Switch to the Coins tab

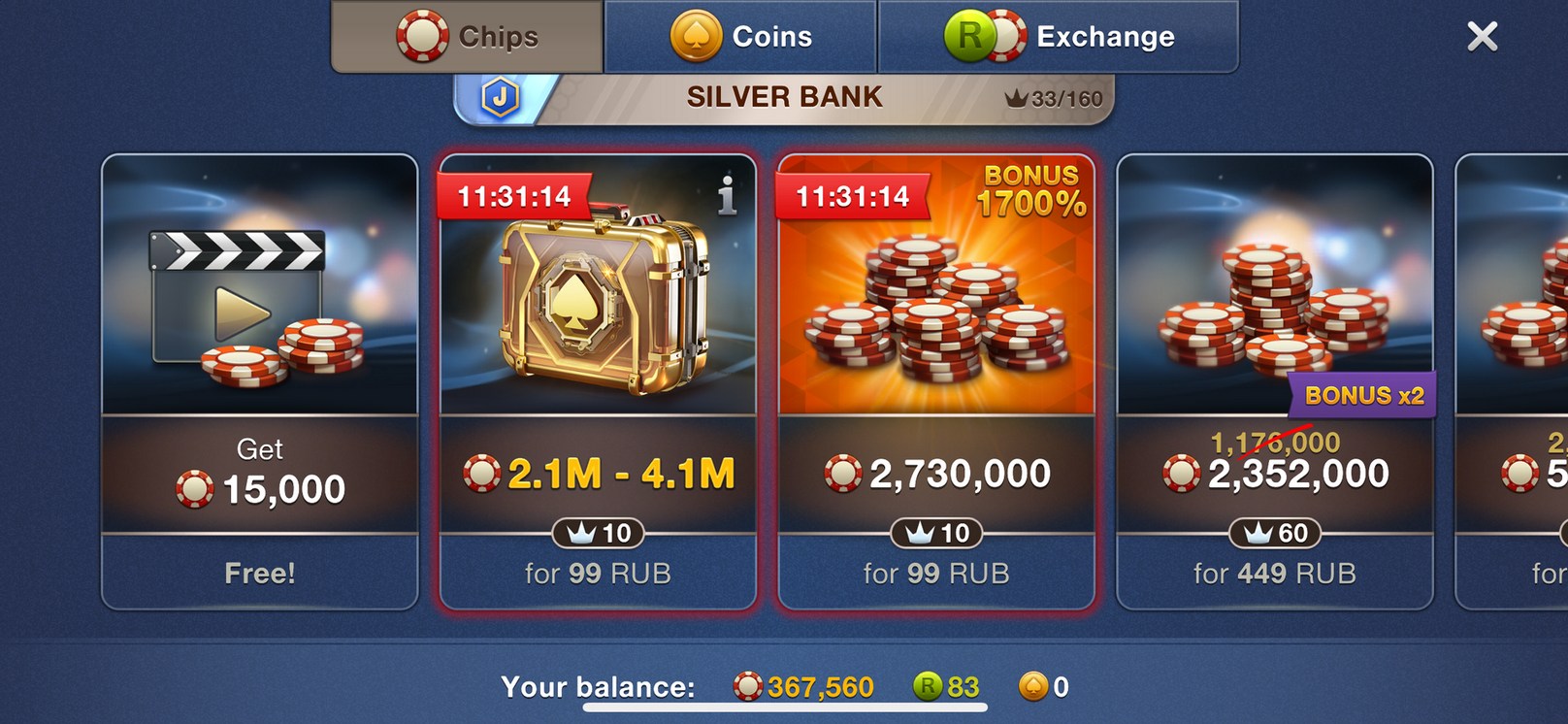(x=740, y=36)
